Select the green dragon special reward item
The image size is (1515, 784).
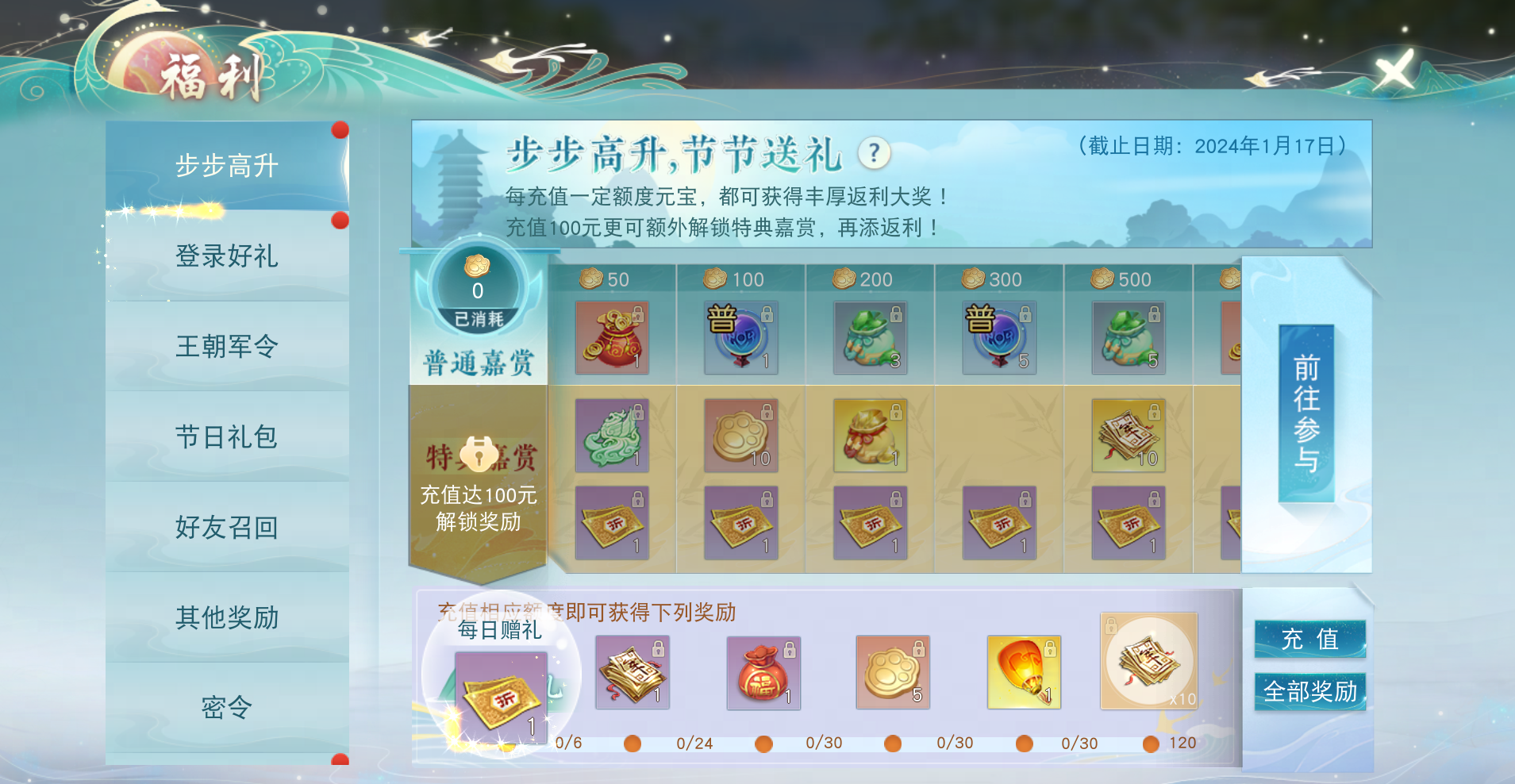point(612,434)
